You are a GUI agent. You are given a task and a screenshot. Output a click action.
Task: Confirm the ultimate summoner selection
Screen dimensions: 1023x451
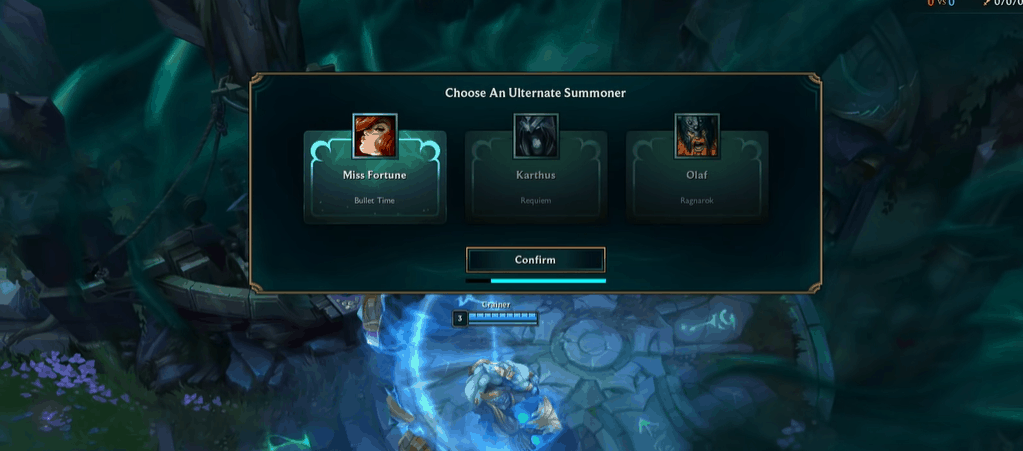[535, 260]
